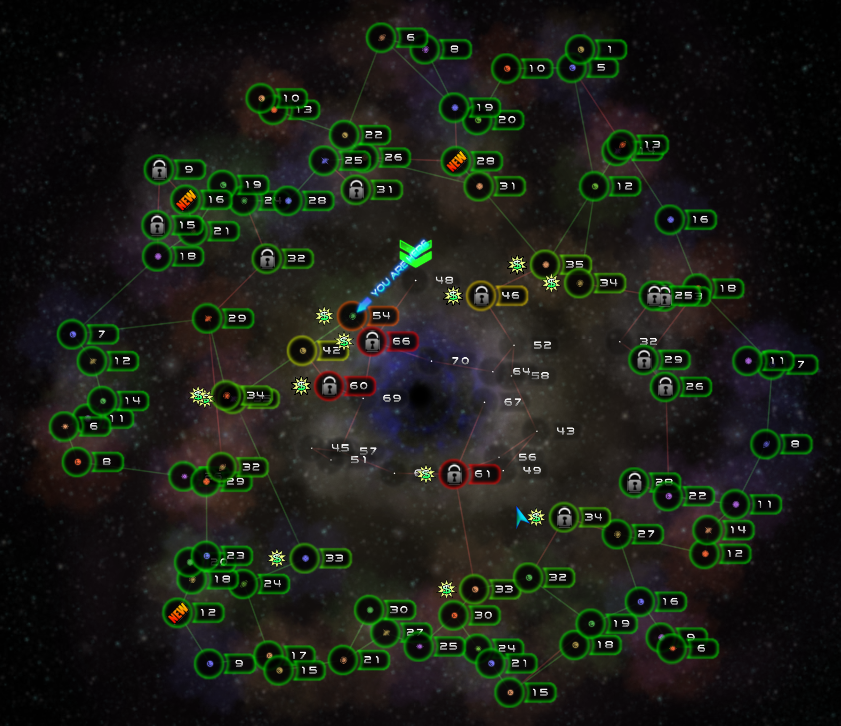Image resolution: width=841 pixels, height=726 pixels.
Task: Select the level 23 system node
Action: 206,555
